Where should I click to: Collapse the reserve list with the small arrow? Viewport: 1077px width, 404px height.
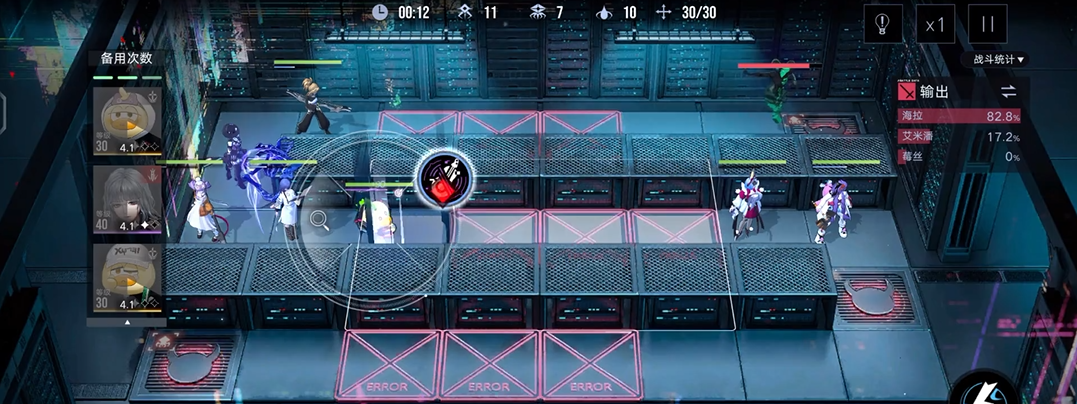127,324
